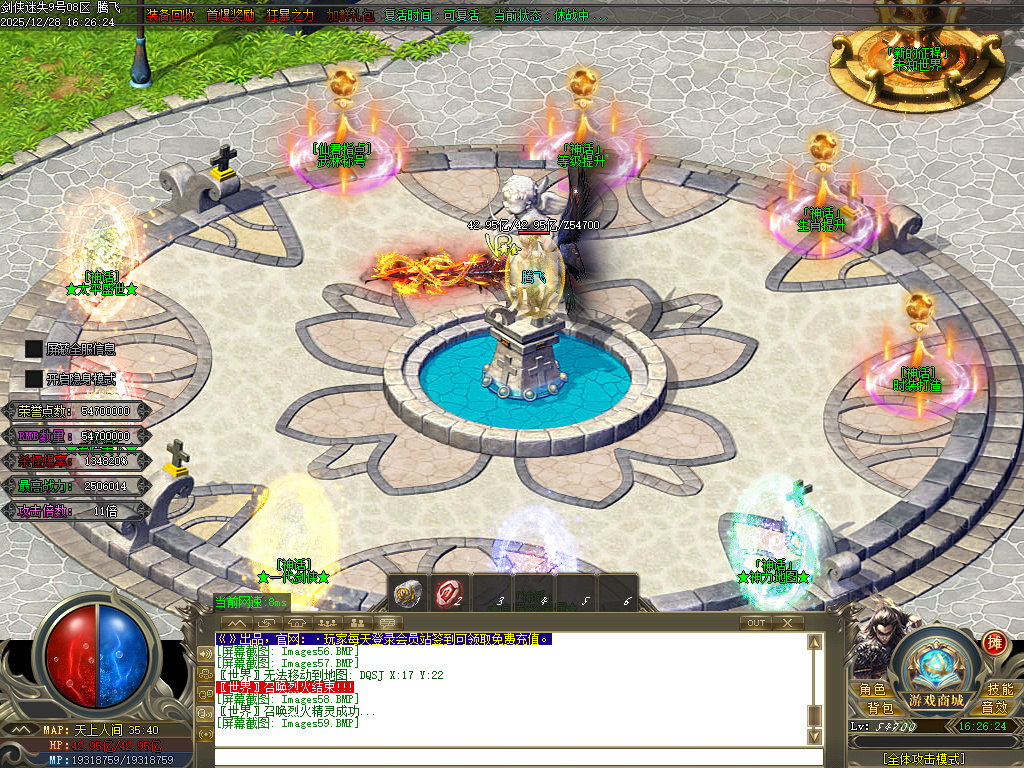Click the OUT button above the chat
The image size is (1024, 768).
tap(756, 622)
